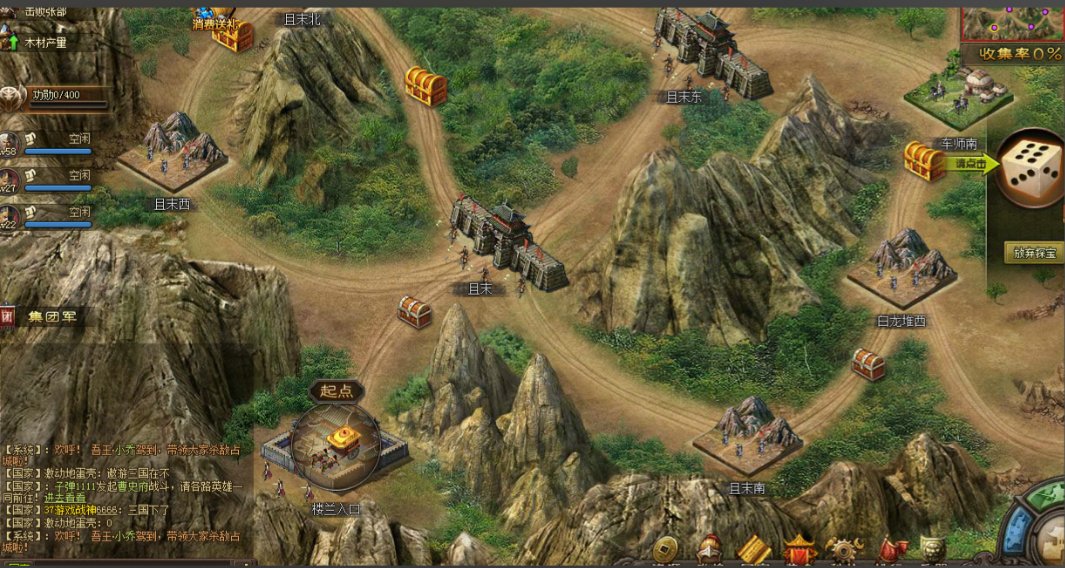1065x568 pixels.
Task: Open the minimap in the corner
Action: coord(1012,20)
